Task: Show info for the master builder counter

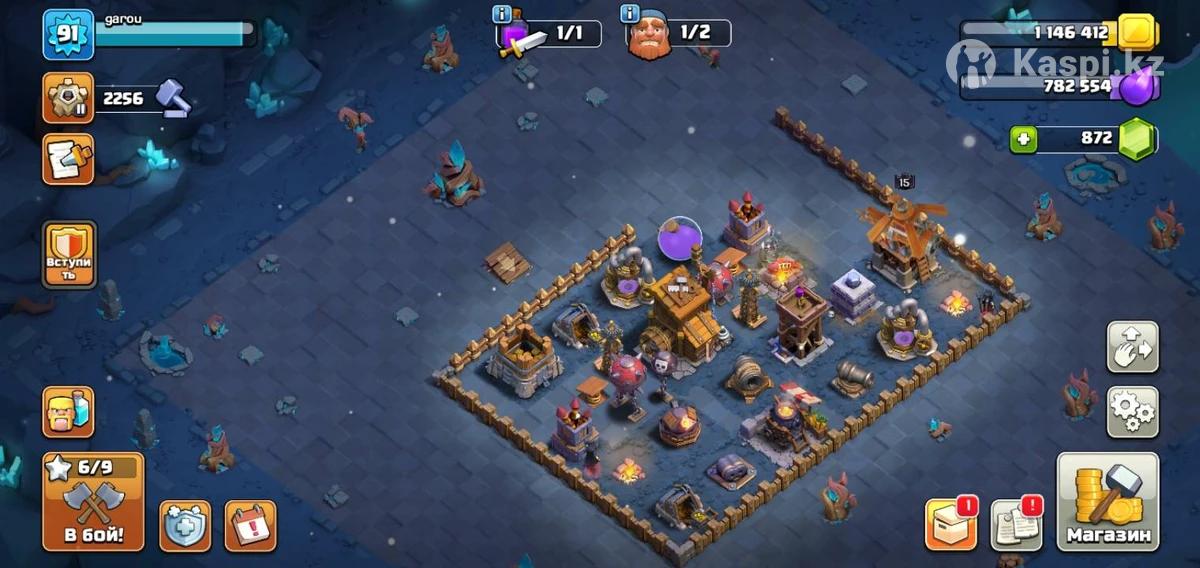Action: [630, 14]
